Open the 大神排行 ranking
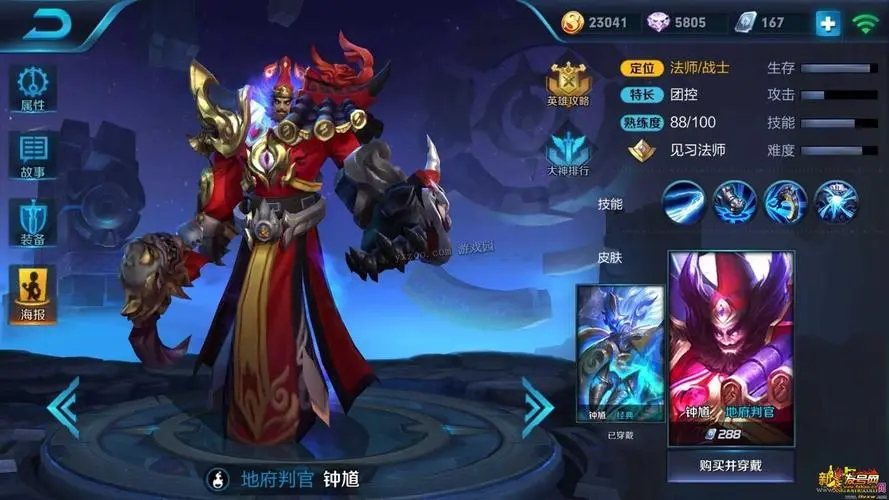Viewport: 889px width, 500px height. pyautogui.click(x=568, y=152)
